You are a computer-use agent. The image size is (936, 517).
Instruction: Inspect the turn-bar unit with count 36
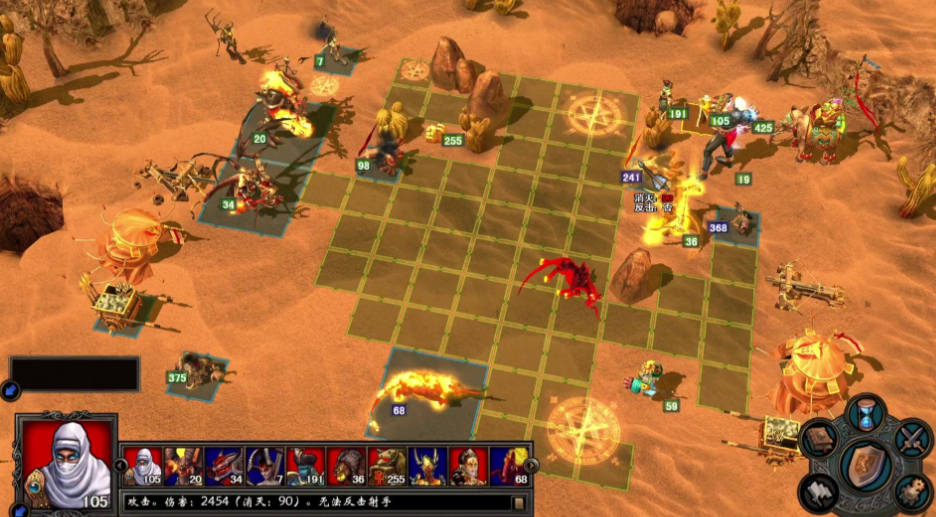(x=347, y=466)
